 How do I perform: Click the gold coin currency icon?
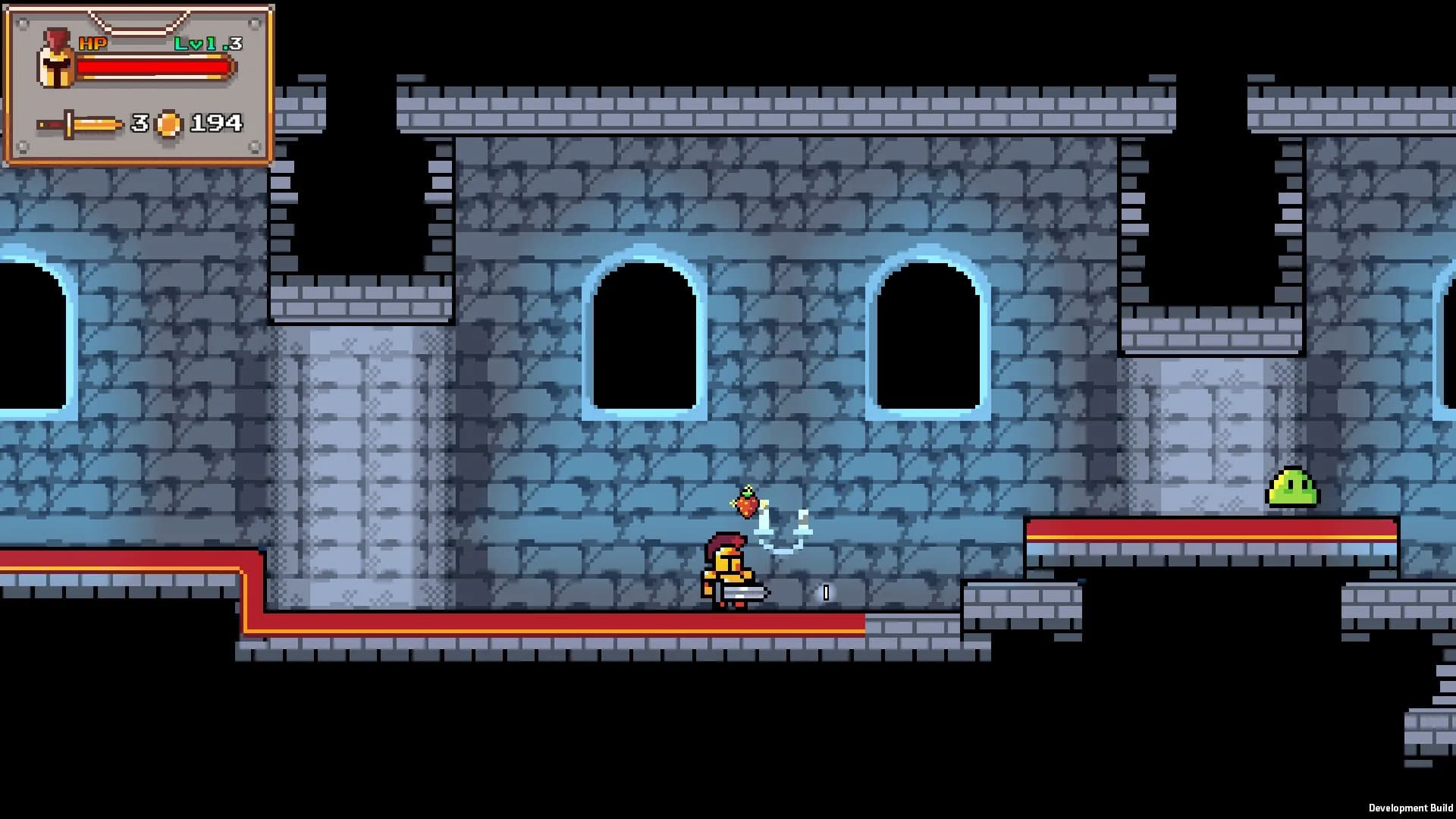pyautogui.click(x=168, y=124)
